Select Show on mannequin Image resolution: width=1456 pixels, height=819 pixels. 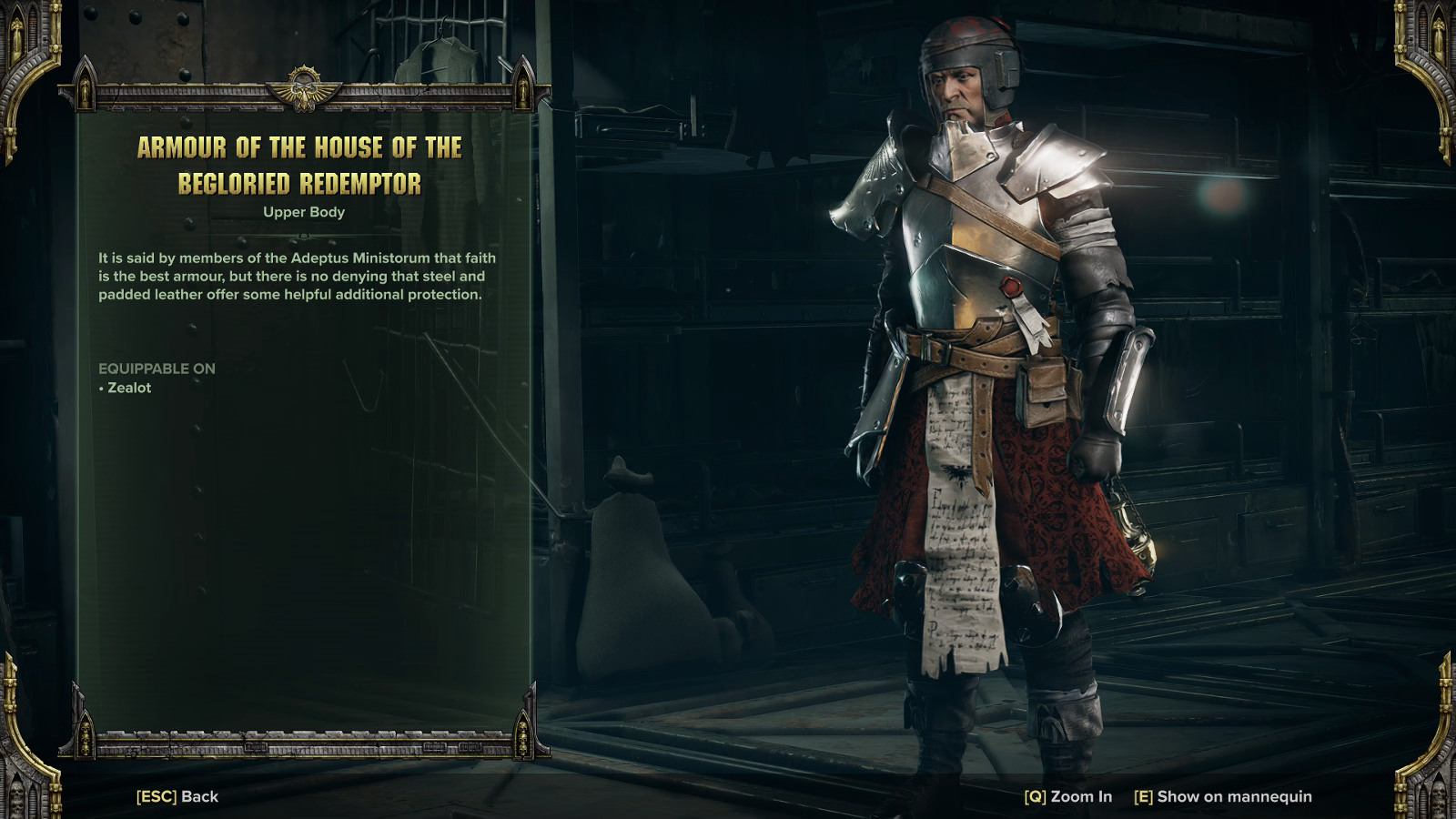pos(1223,796)
